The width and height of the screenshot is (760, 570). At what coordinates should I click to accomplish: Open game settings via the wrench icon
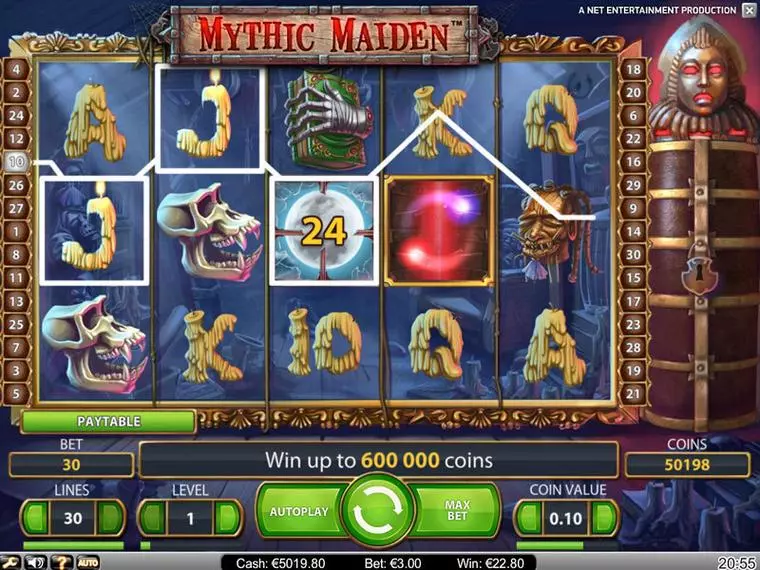(x=12, y=562)
